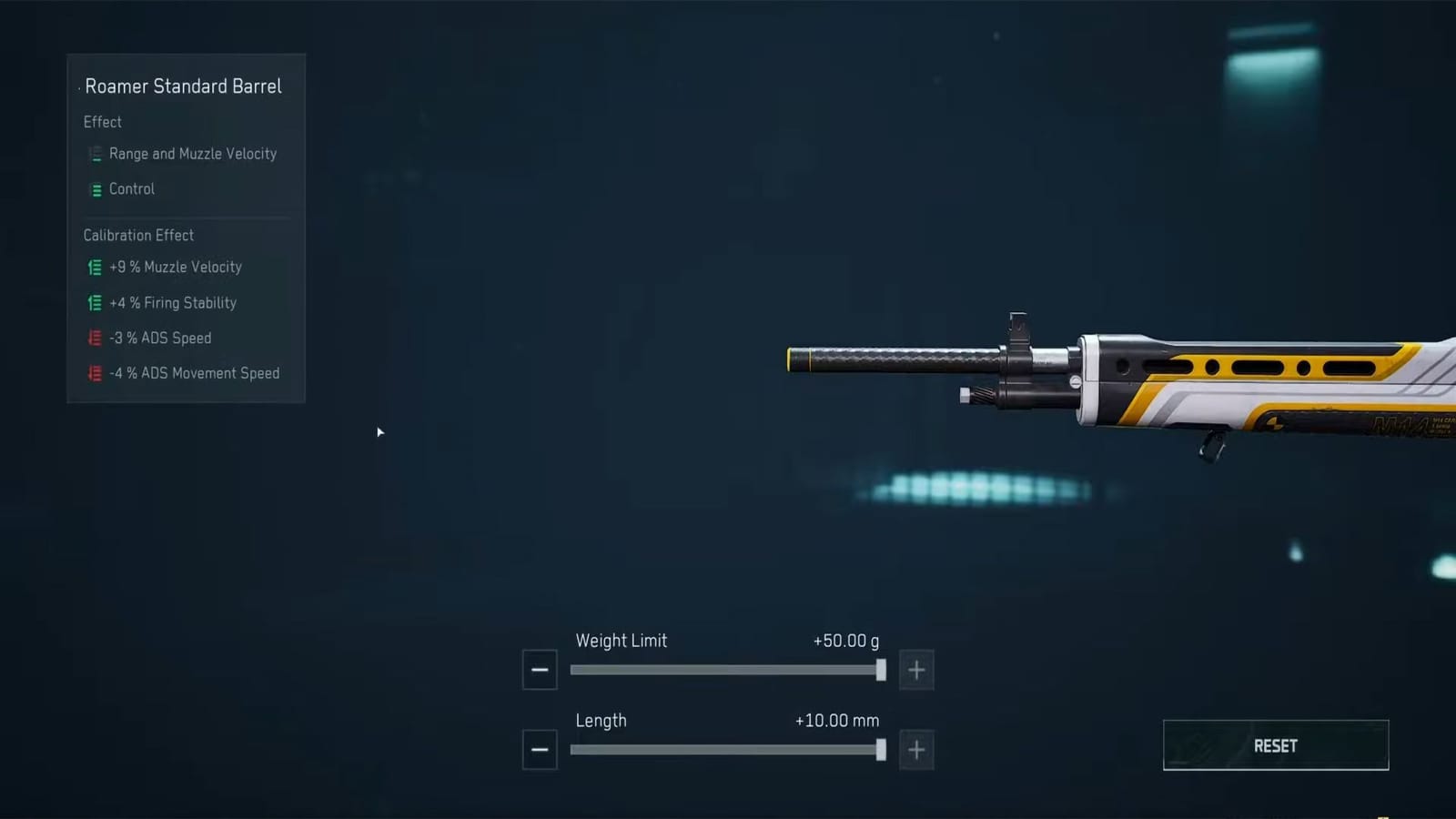Select the Effect section header
Viewport: 1456px width, 819px height.
pos(102,122)
